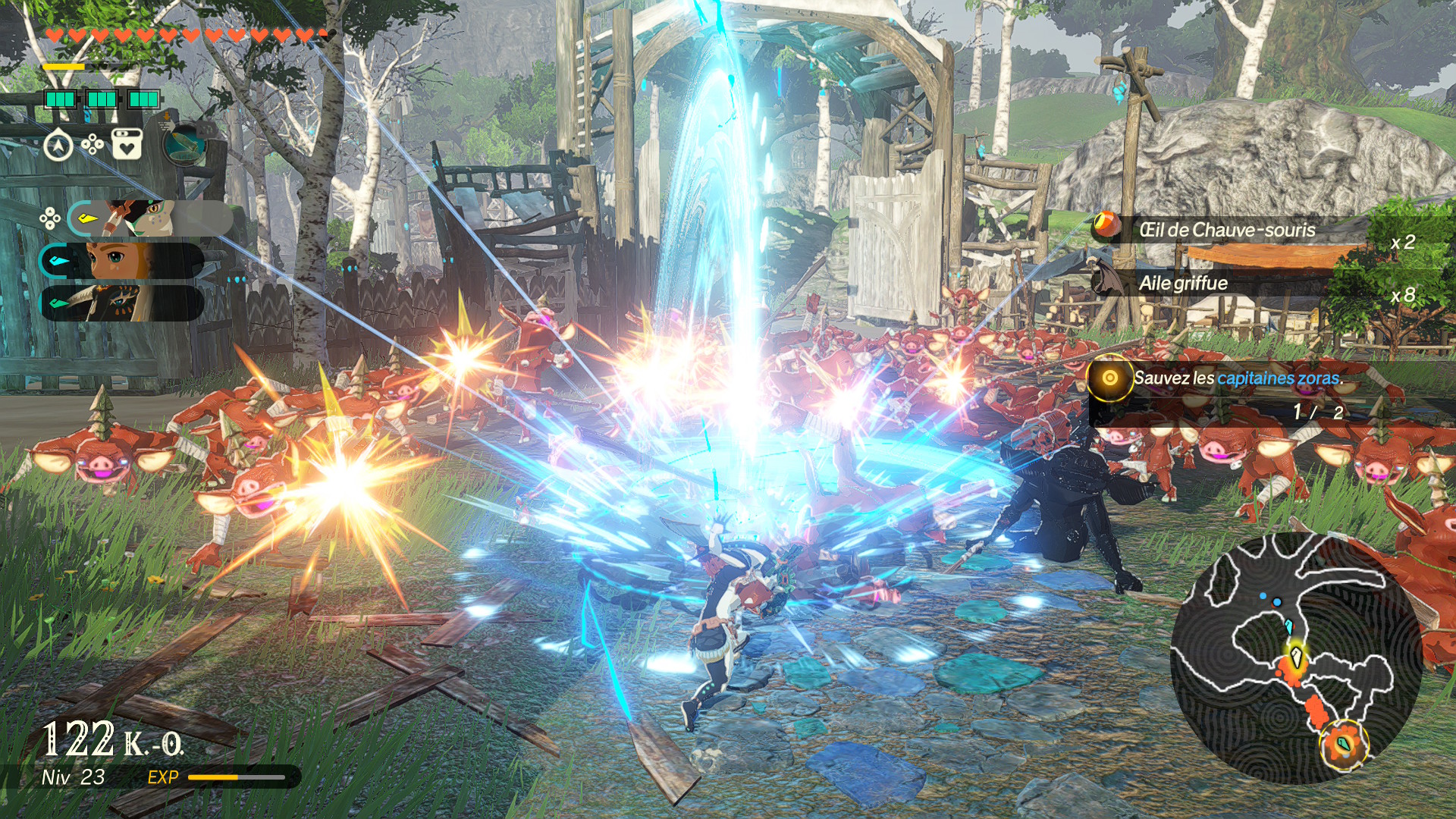Viewport: 1456px width, 819px height.
Task: Select the orange captain marker on the minimap
Action: (x=1344, y=744)
